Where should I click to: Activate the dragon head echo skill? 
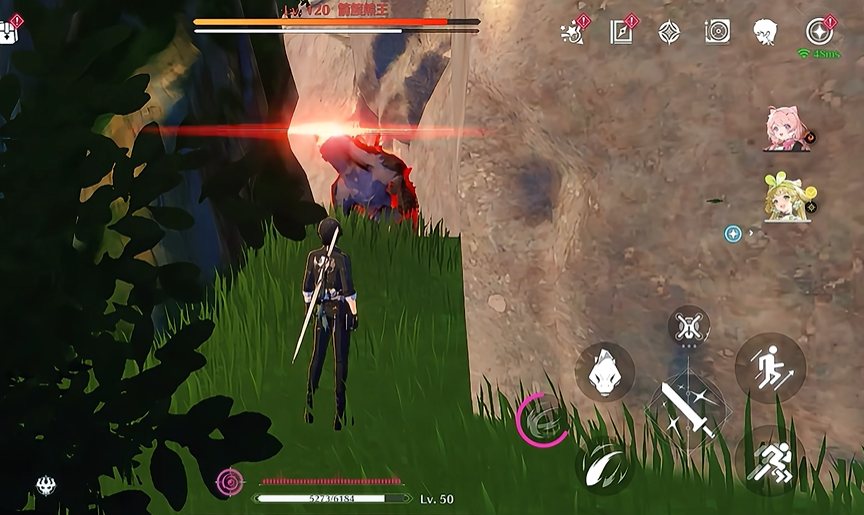click(x=604, y=372)
